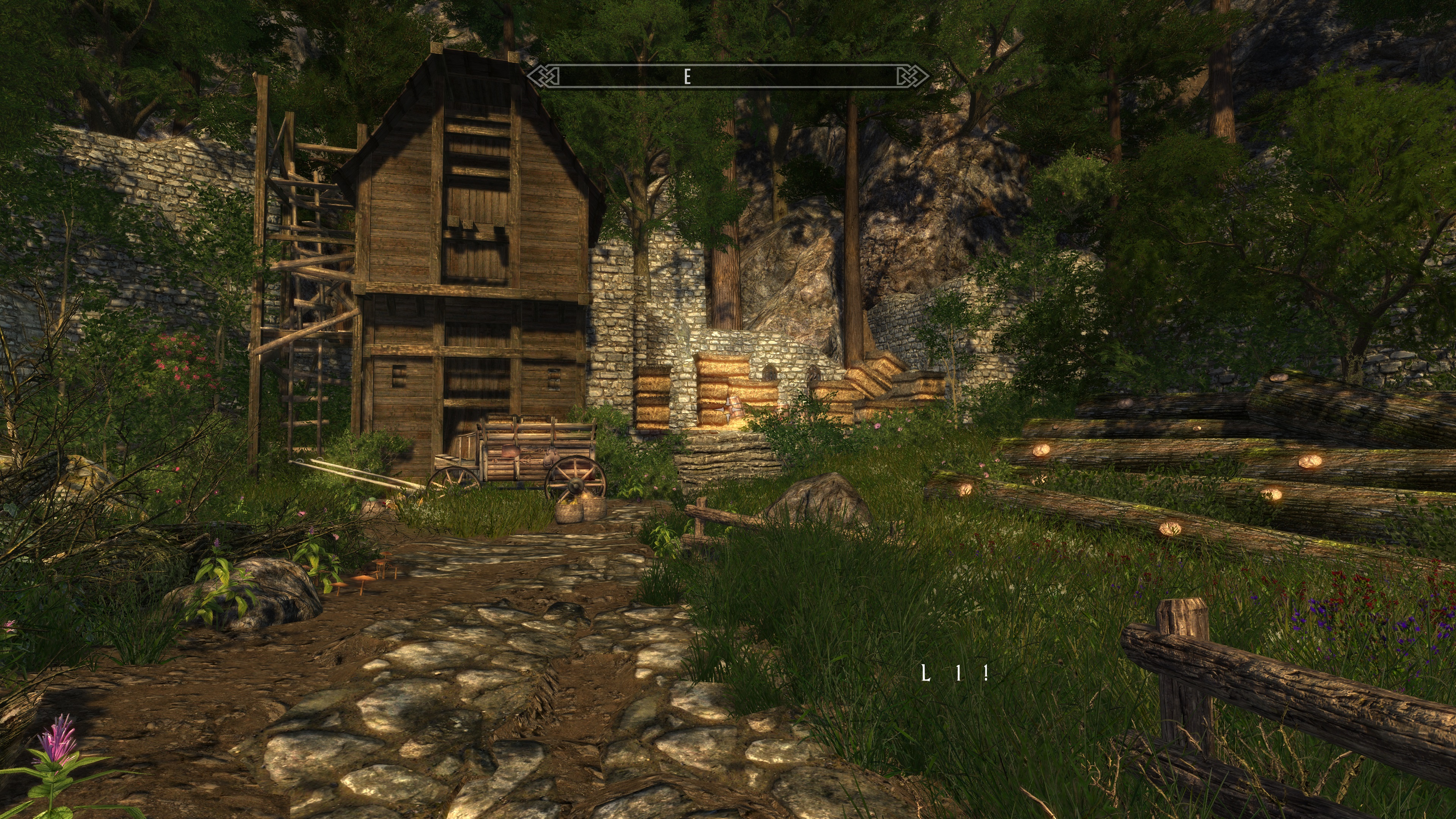This screenshot has height=819, width=1456.
Task: Click the compass bar showing East
Action: (x=728, y=76)
